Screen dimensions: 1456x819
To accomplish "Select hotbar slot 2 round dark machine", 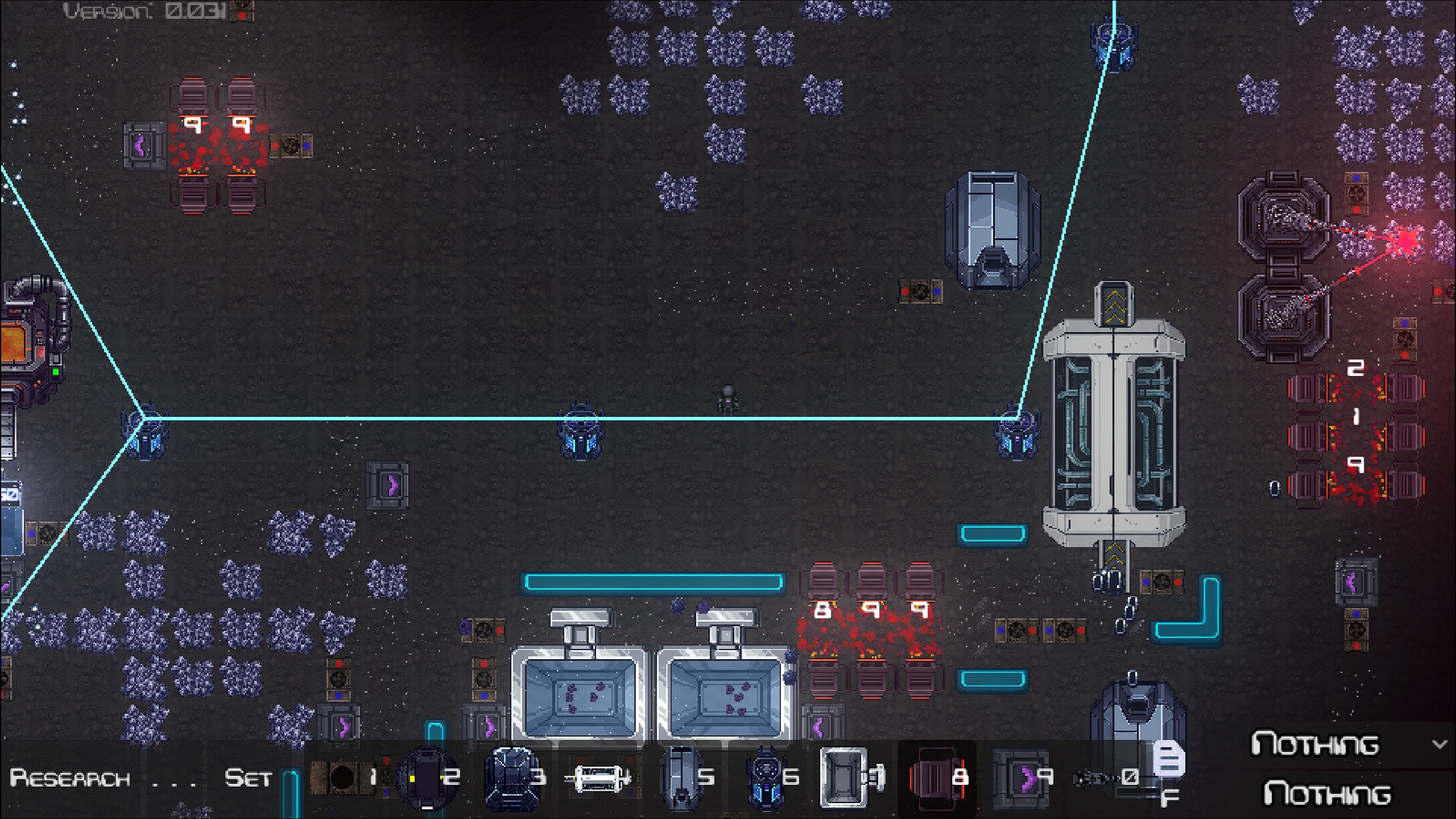I will click(428, 778).
